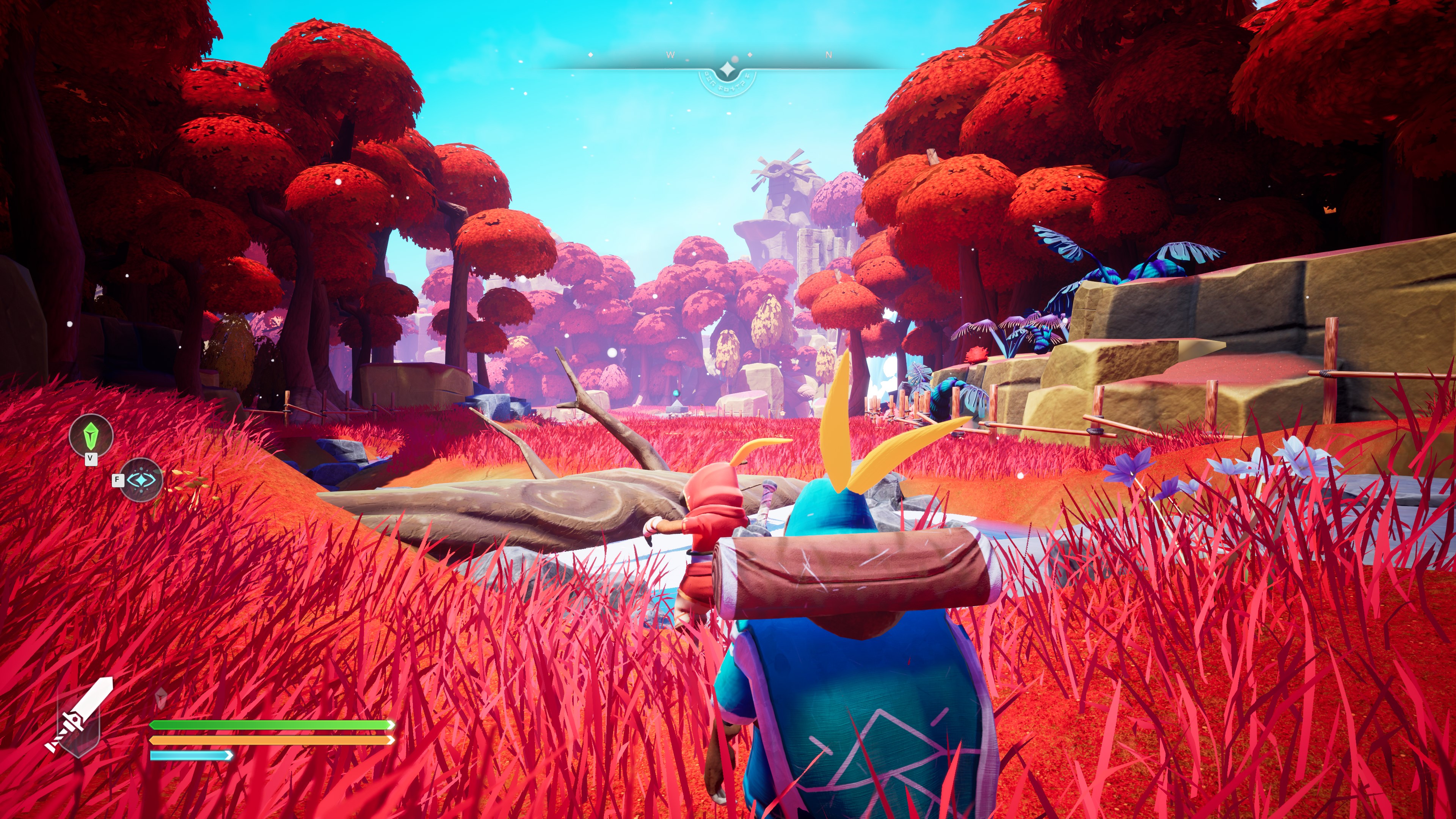The height and width of the screenshot is (819, 1456).
Task: Select the green crystal item icon
Action: pyautogui.click(x=91, y=435)
